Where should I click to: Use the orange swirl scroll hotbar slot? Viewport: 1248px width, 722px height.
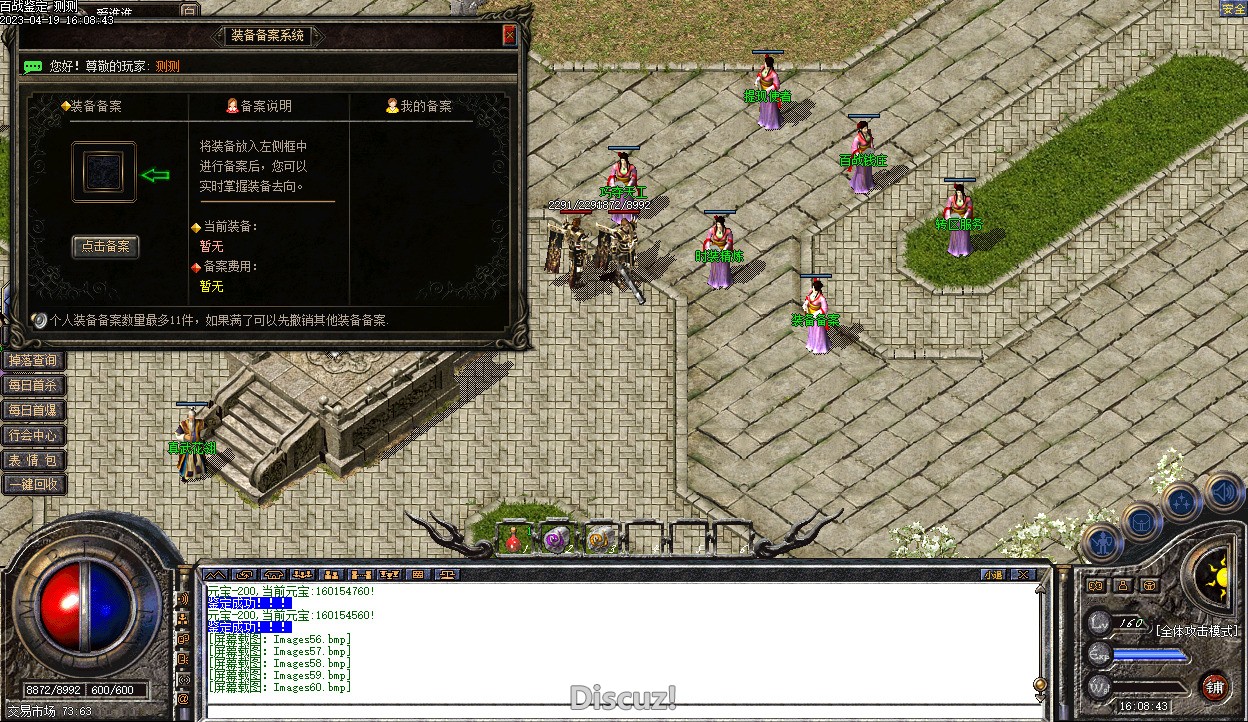[600, 540]
